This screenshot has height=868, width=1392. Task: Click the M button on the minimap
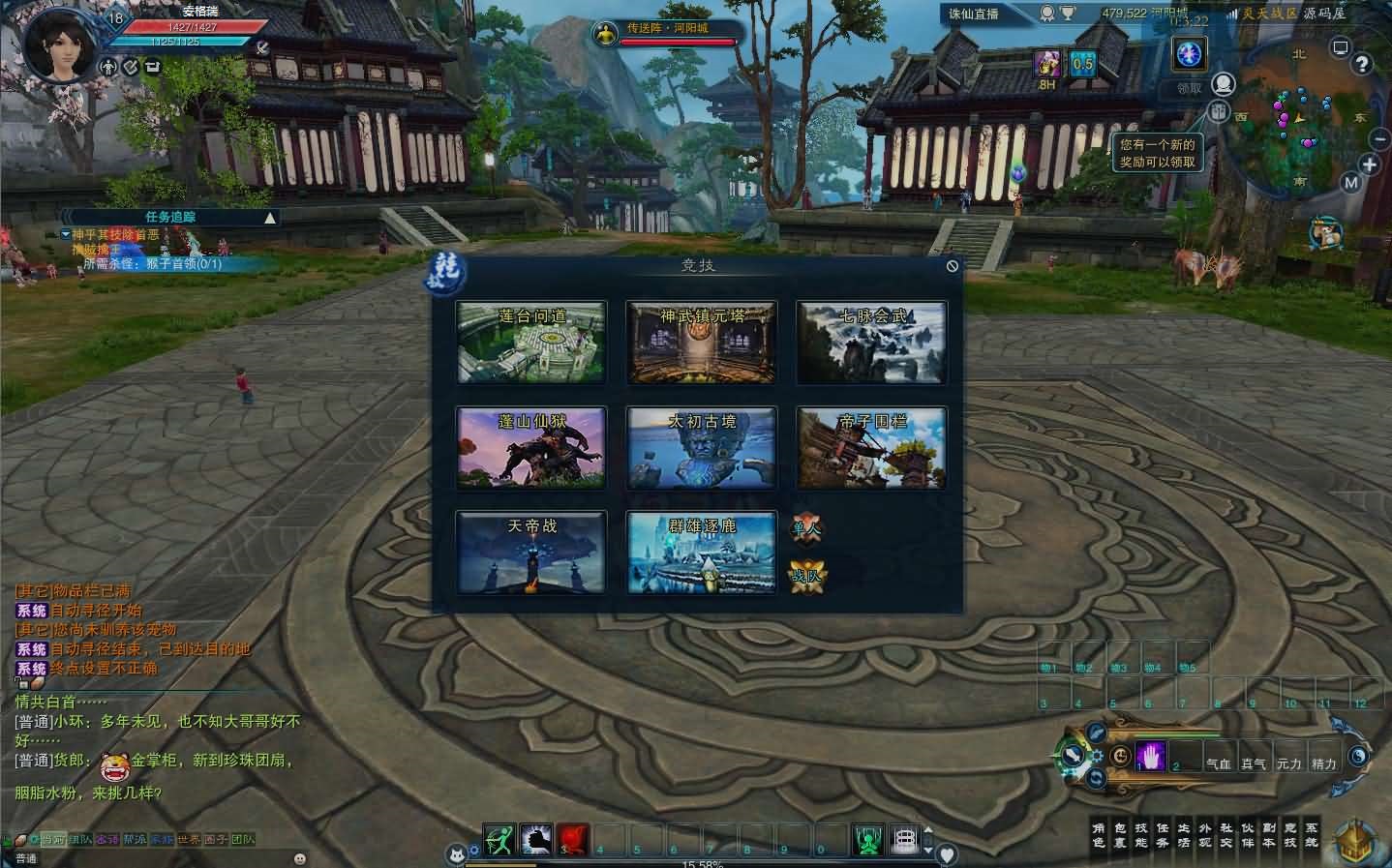point(1351,182)
